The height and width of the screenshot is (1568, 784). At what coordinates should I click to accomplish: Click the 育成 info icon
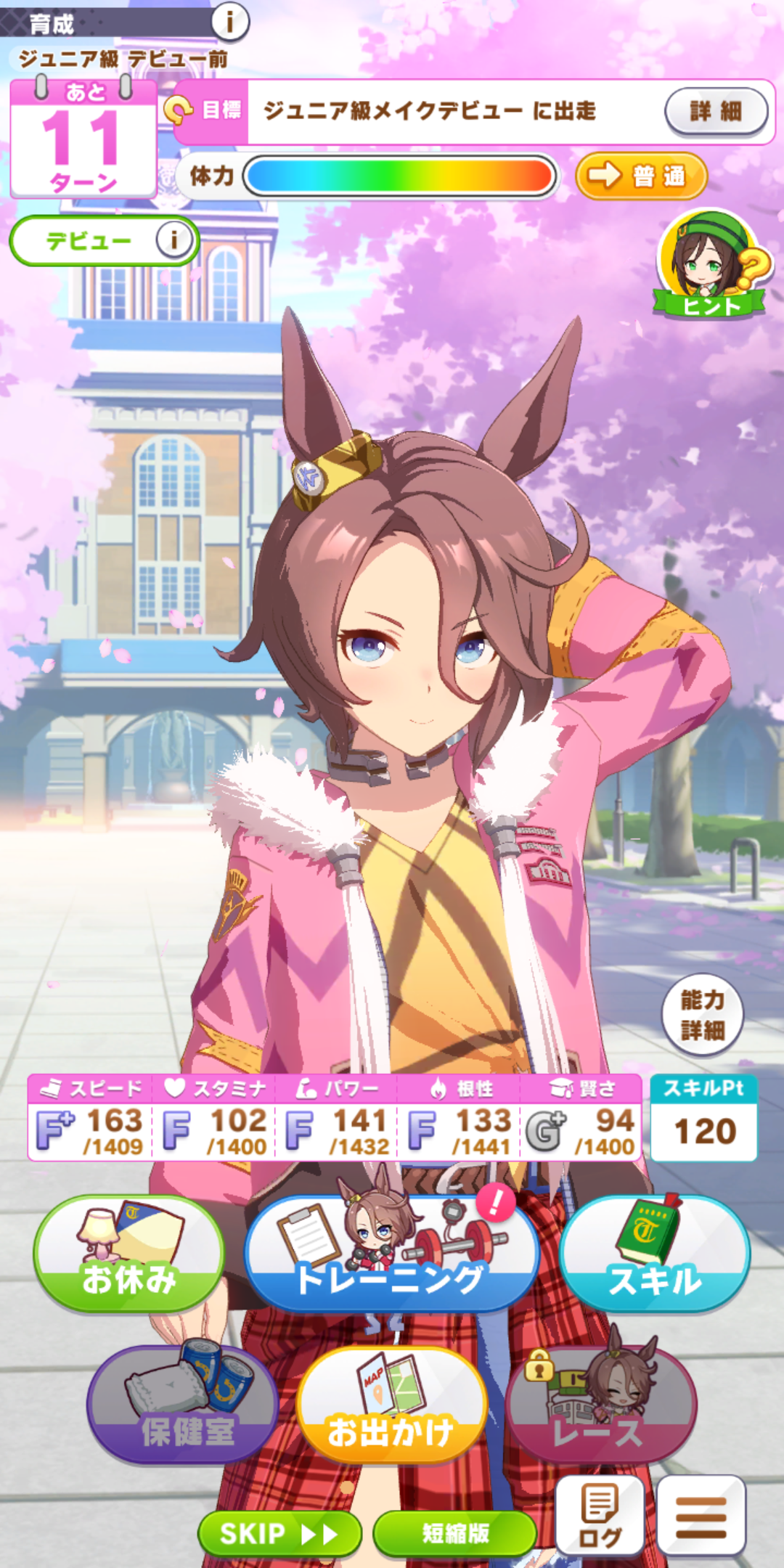[230, 22]
